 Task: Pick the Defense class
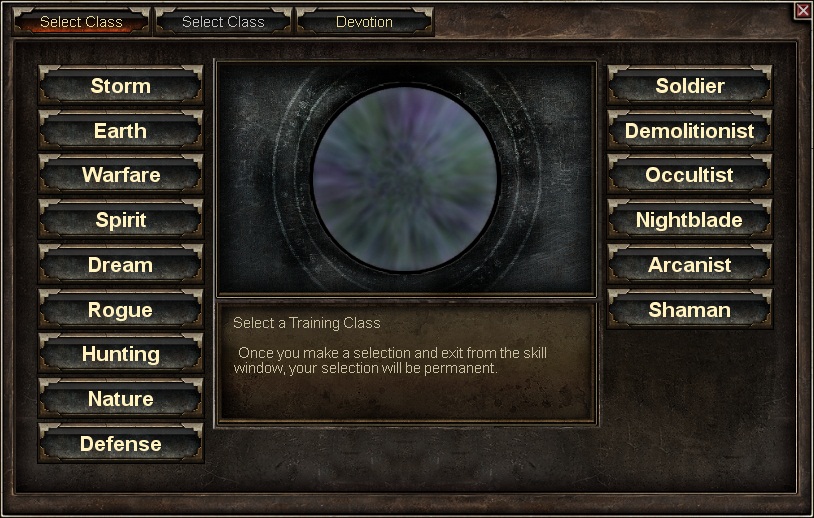click(x=120, y=444)
